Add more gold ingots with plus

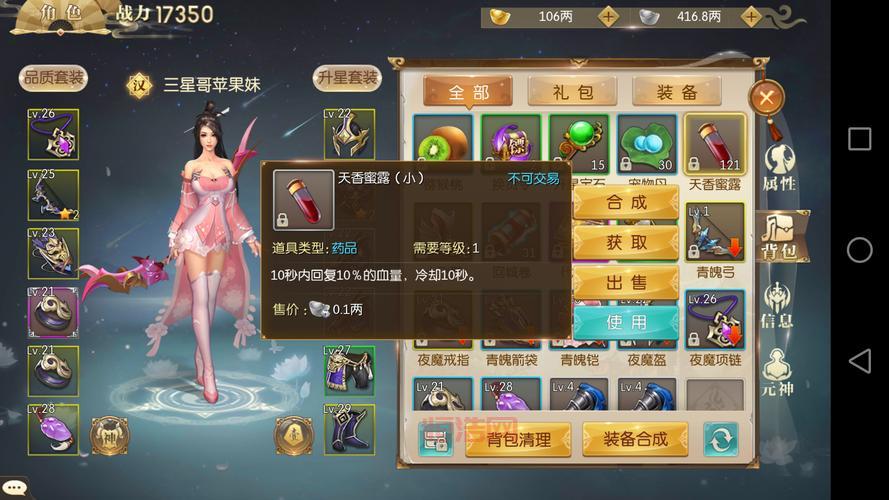[608, 17]
